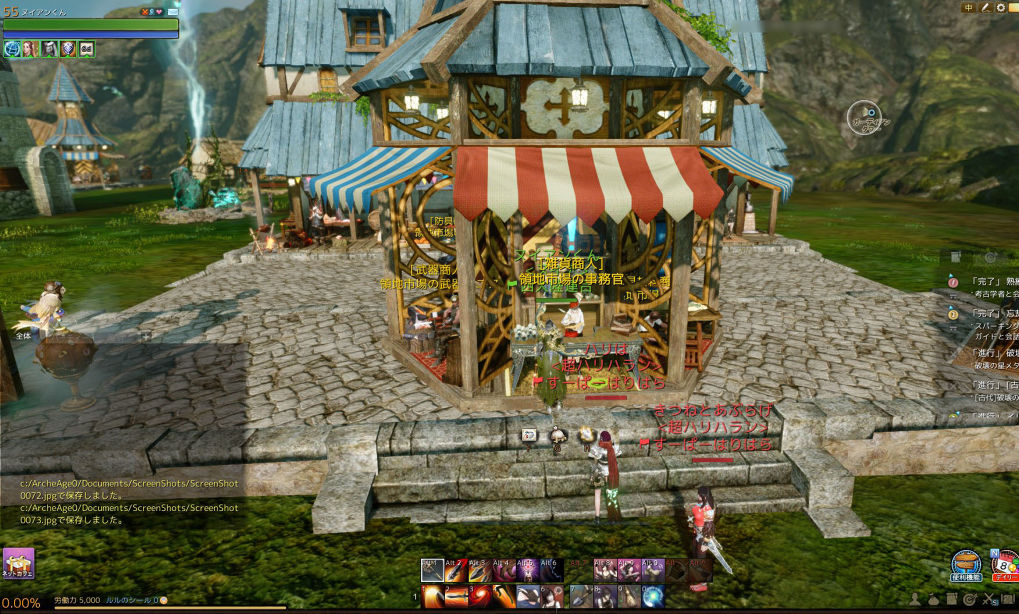The image size is (1019, 614).
Task: Open the gear settings icon
Action: (x=1000, y=8)
